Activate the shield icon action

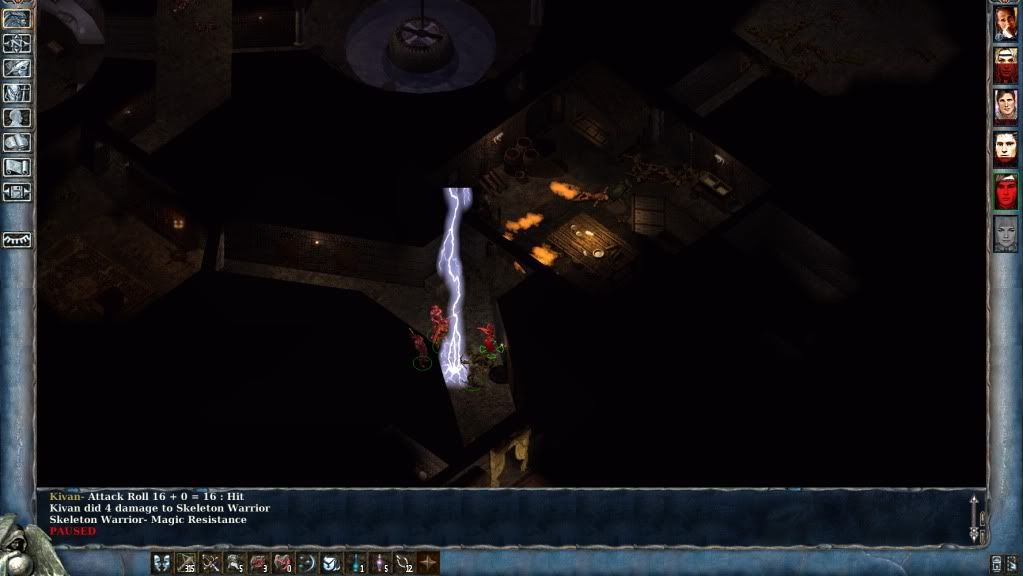(x=331, y=563)
